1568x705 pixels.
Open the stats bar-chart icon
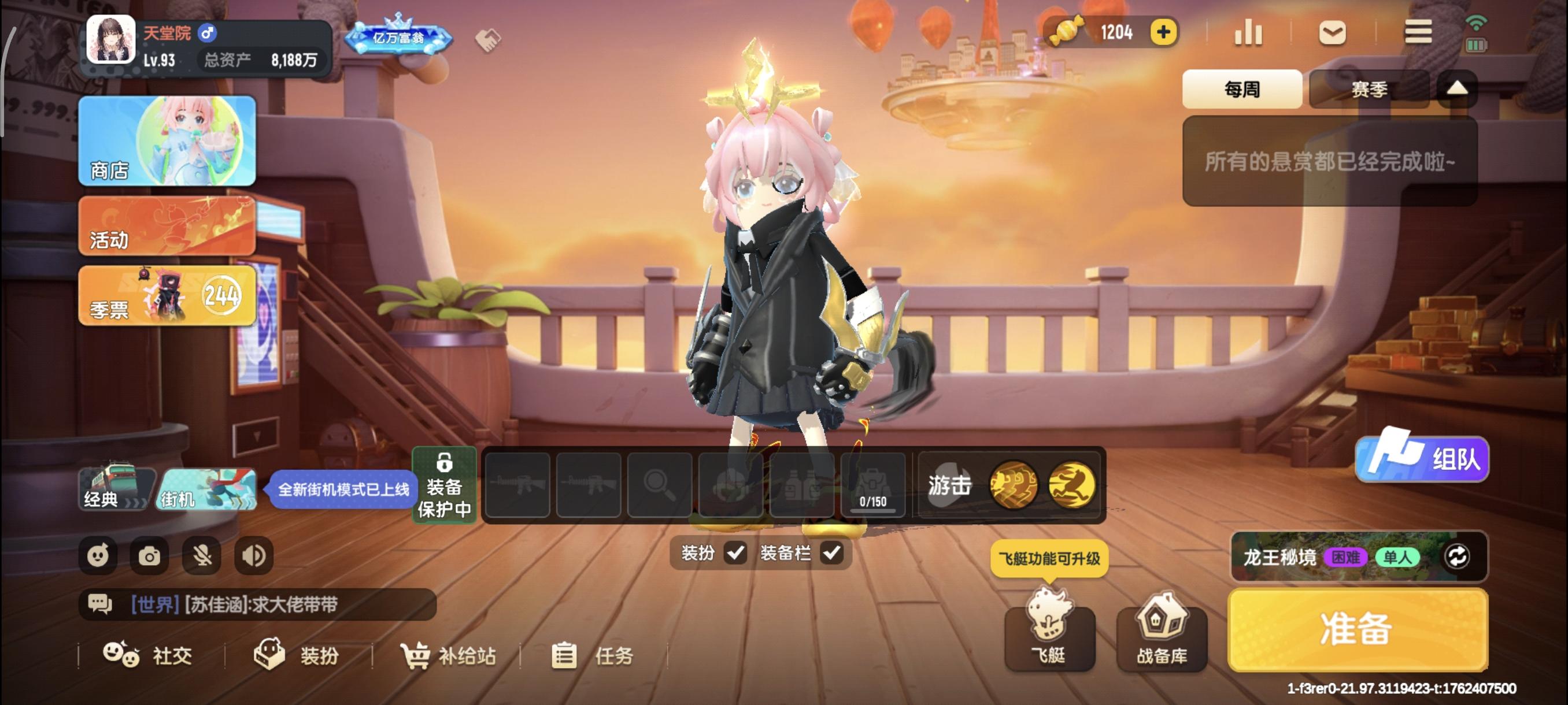coord(1247,33)
